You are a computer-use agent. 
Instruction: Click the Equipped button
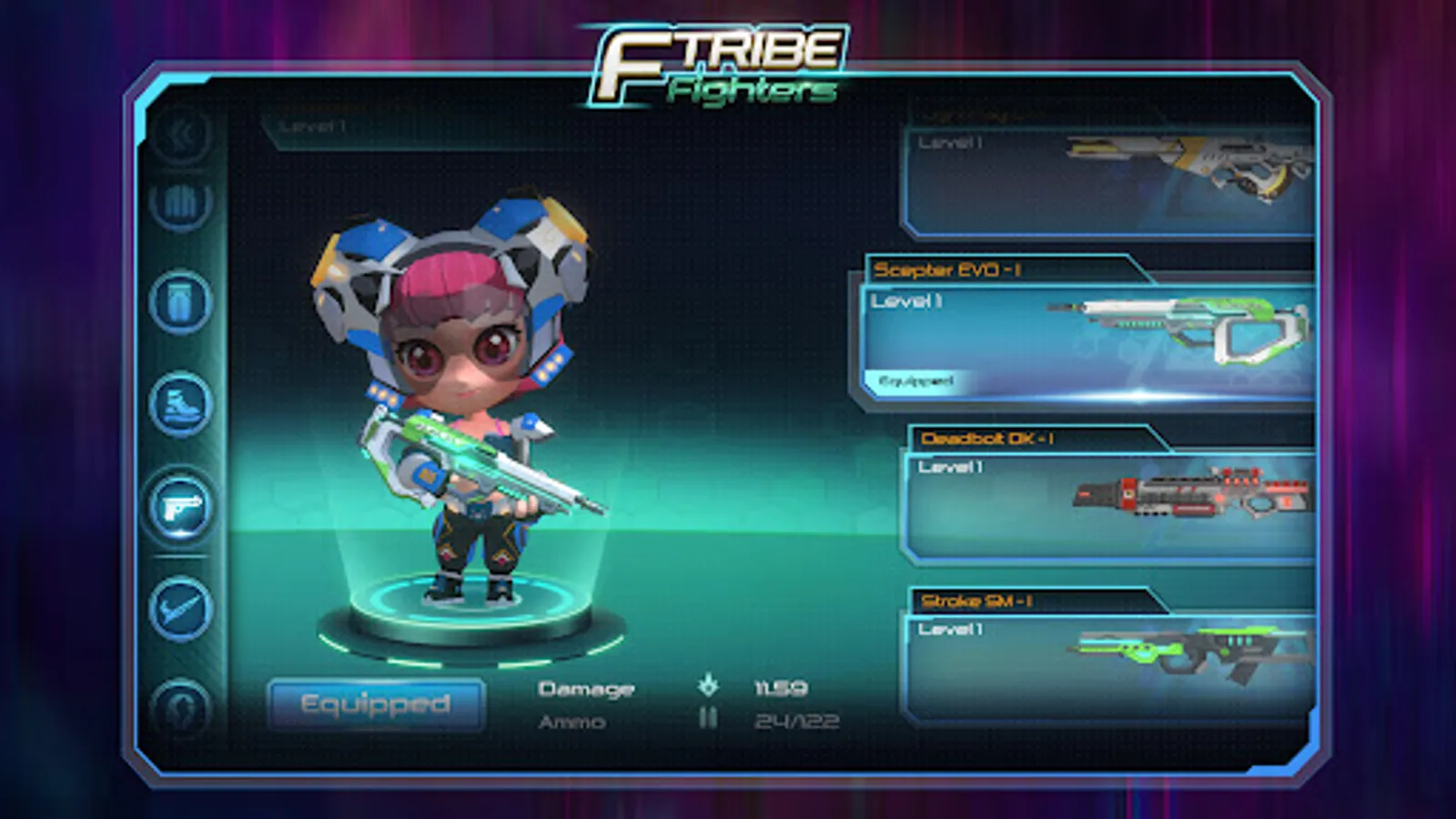coord(376,704)
